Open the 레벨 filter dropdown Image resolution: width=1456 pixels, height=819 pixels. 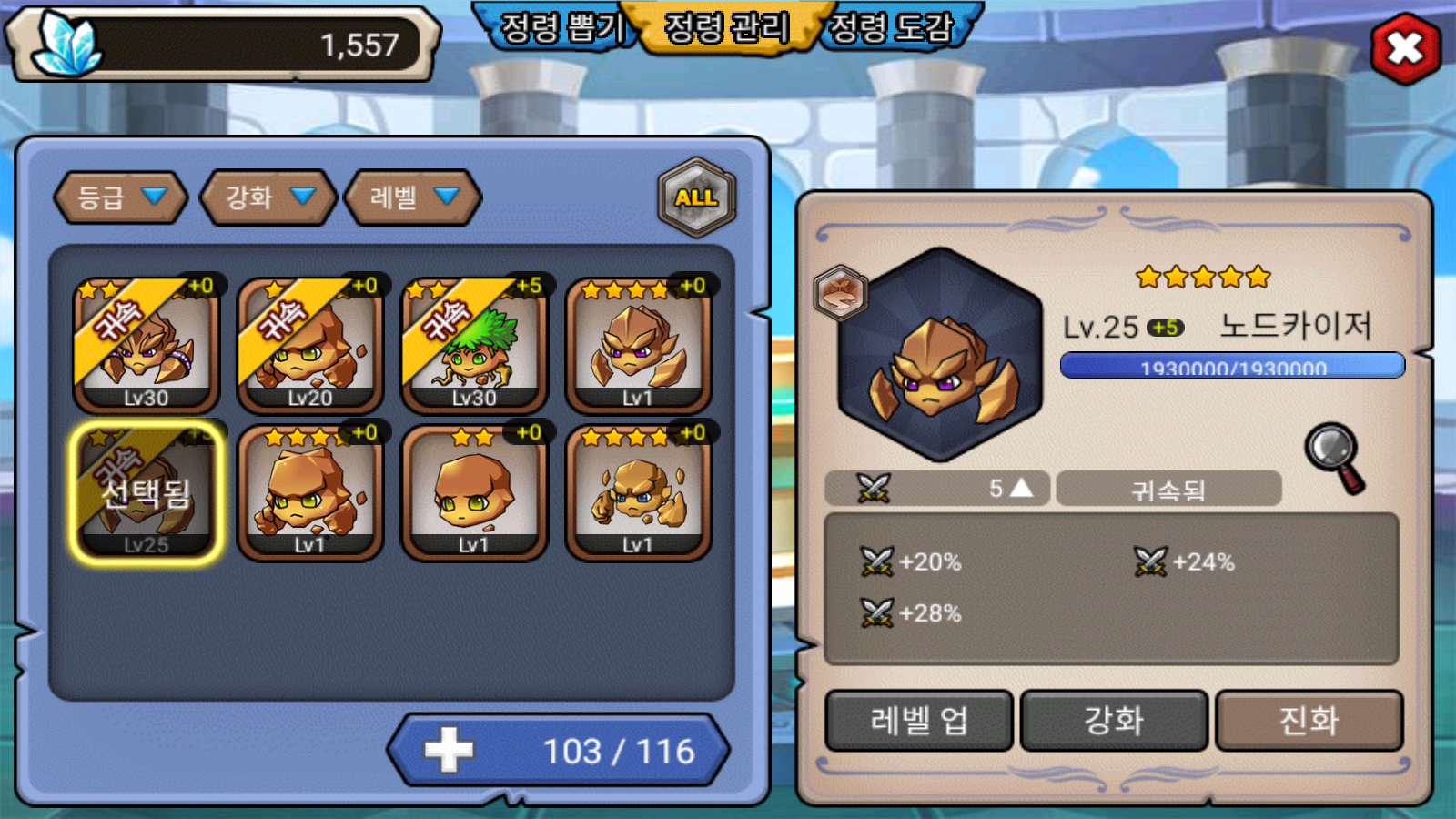(x=412, y=197)
